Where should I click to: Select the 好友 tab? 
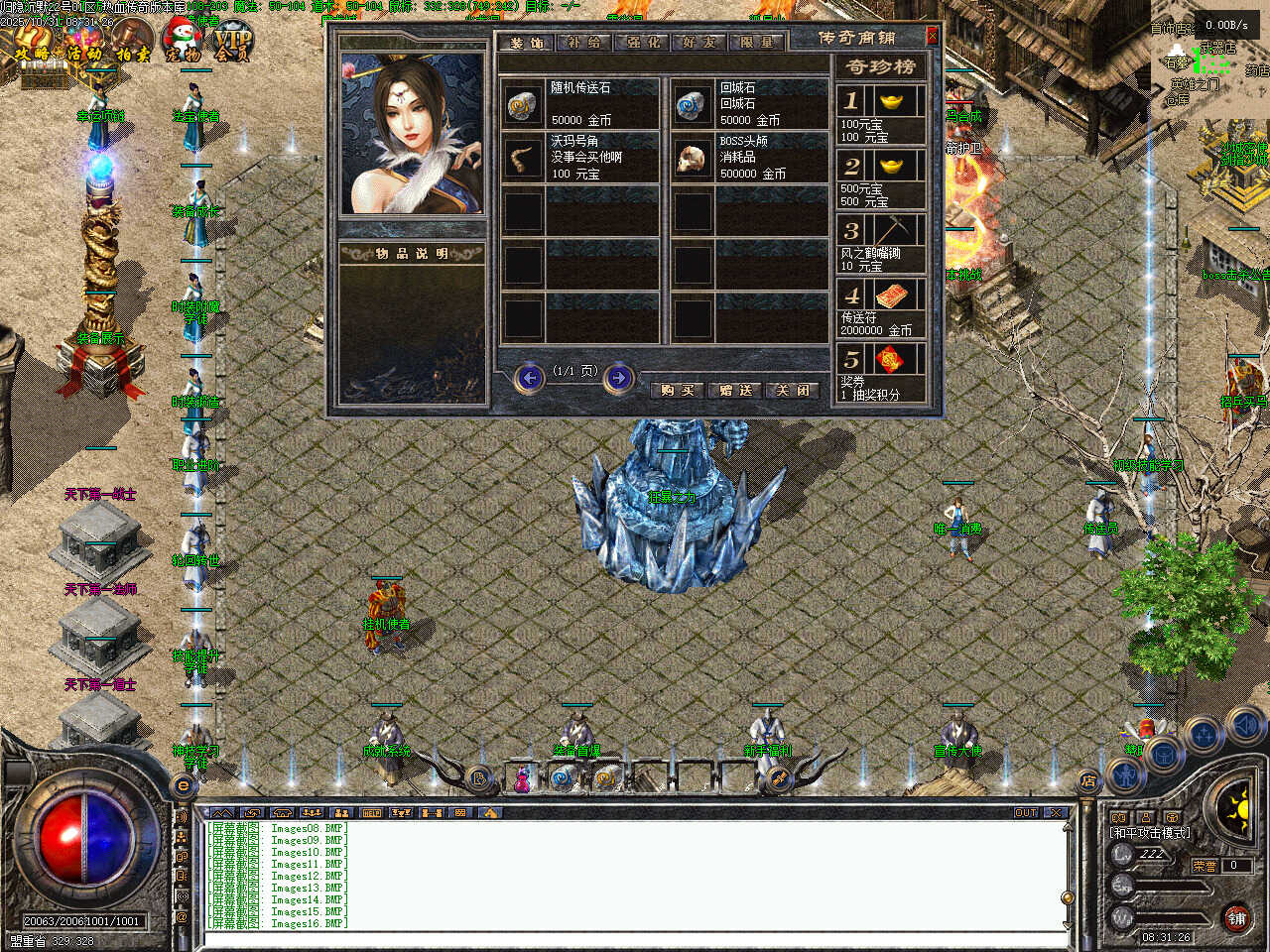point(699,43)
